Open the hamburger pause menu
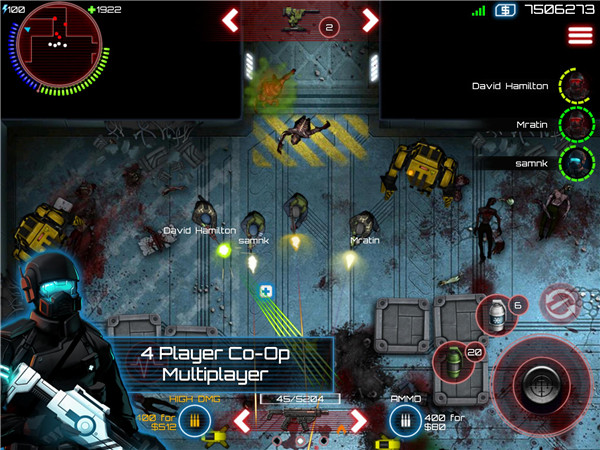Screen dimensions: 600x450 [579, 35]
